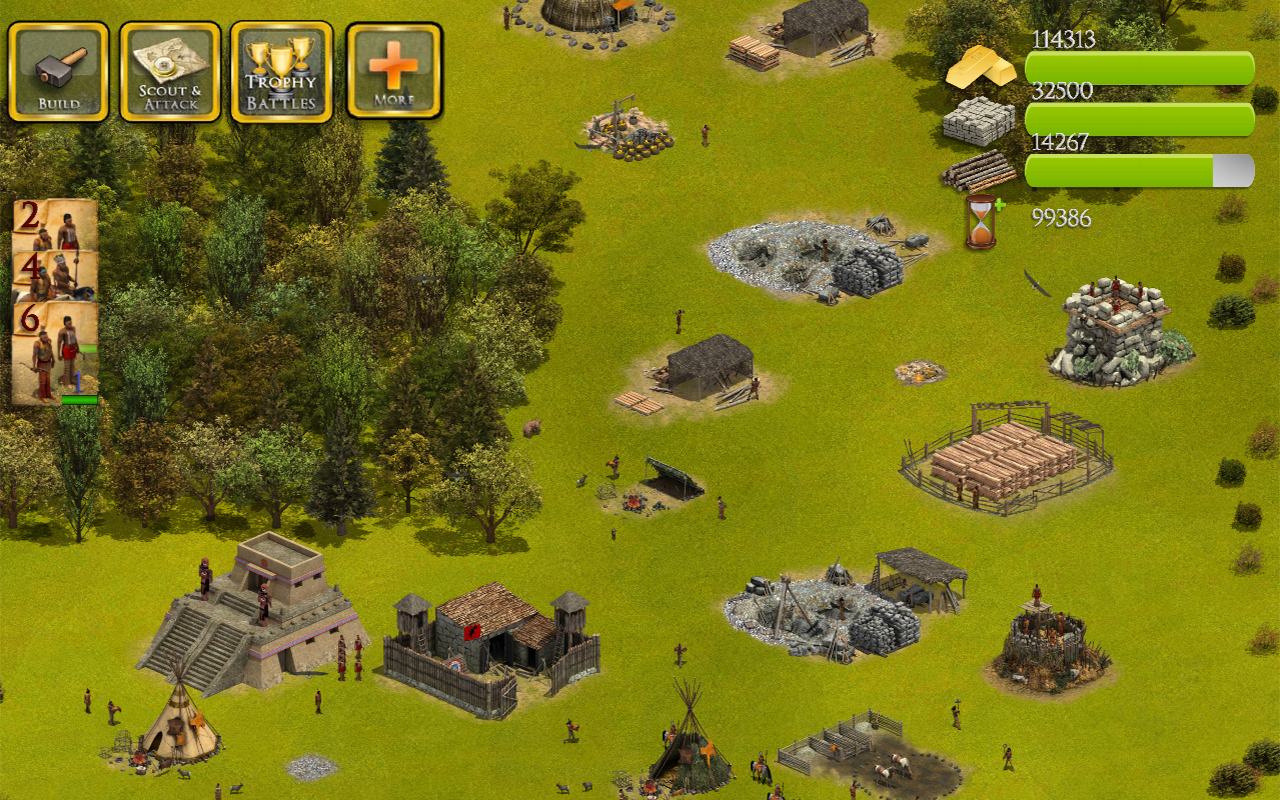Open the Scout & Attack panel
Viewport: 1280px width, 800px height.
pyautogui.click(x=169, y=70)
